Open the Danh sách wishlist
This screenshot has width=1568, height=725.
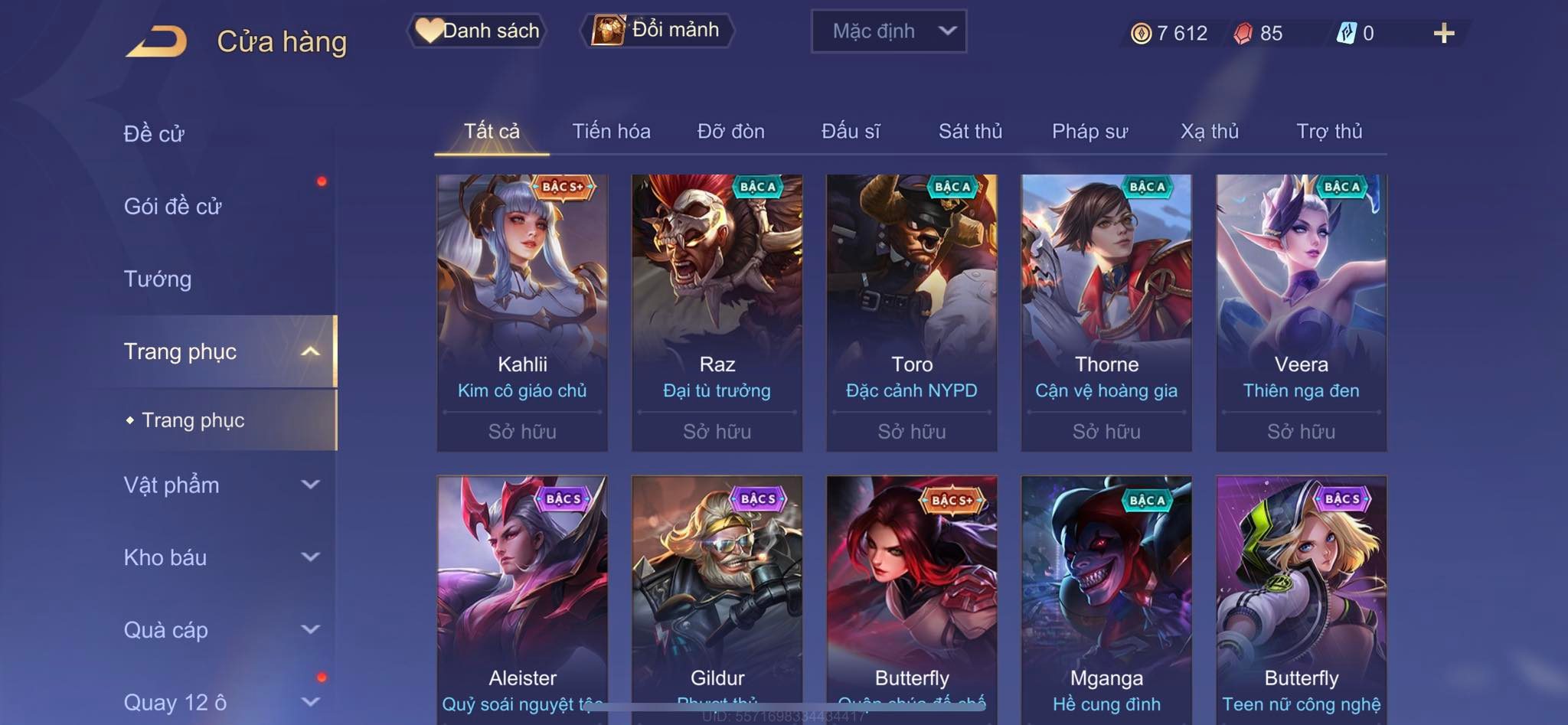(478, 31)
